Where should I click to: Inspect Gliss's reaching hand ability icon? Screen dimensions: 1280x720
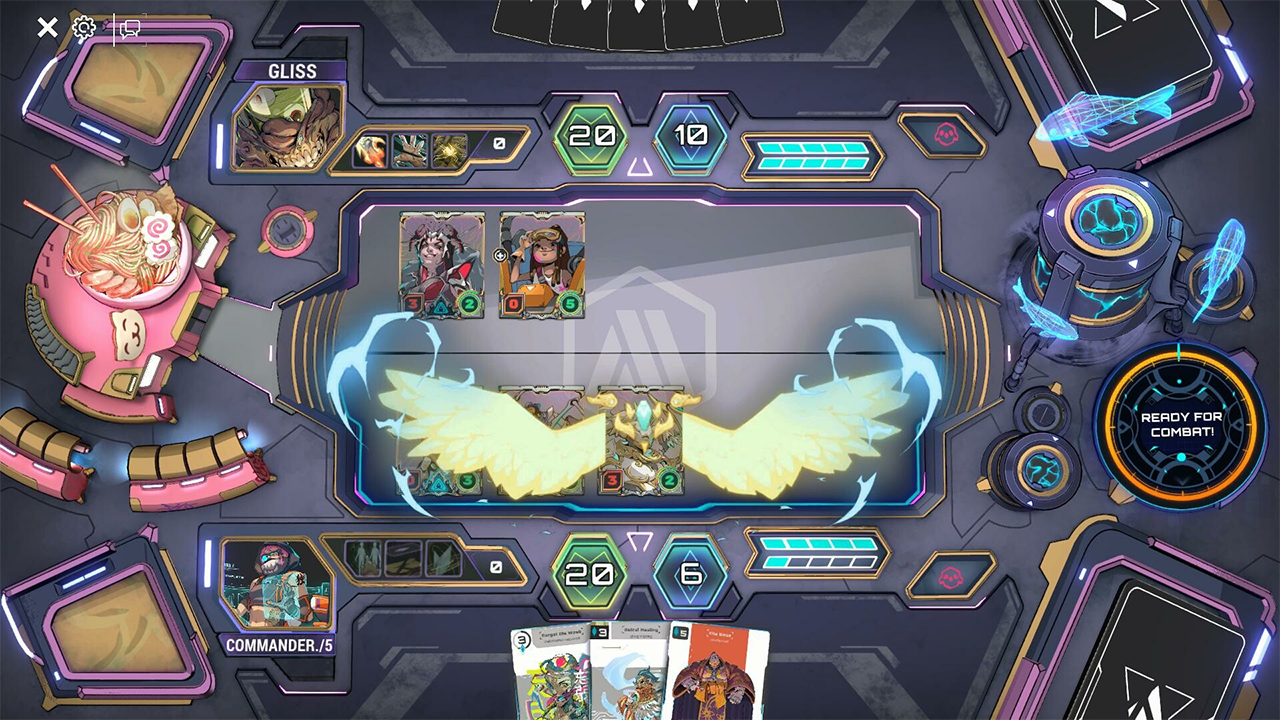pos(410,150)
